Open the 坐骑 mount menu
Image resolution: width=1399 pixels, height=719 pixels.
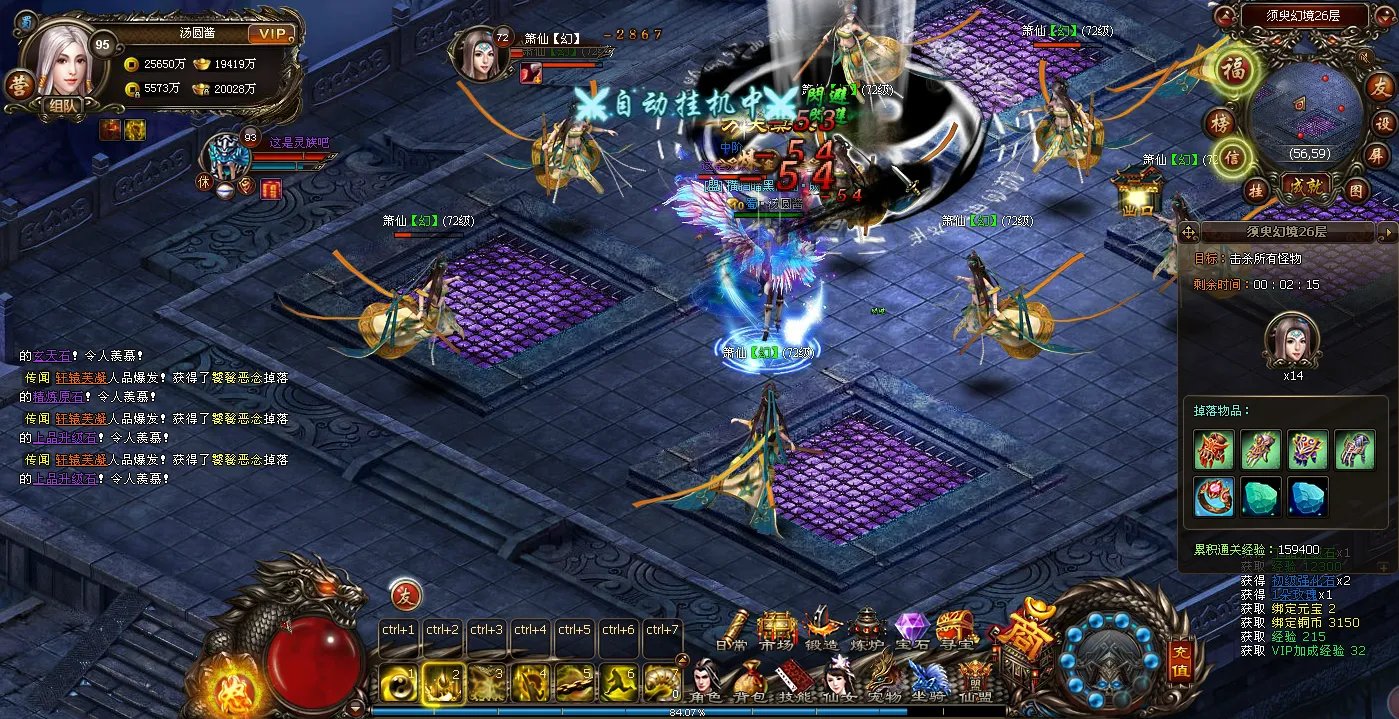pyautogui.click(x=929, y=682)
